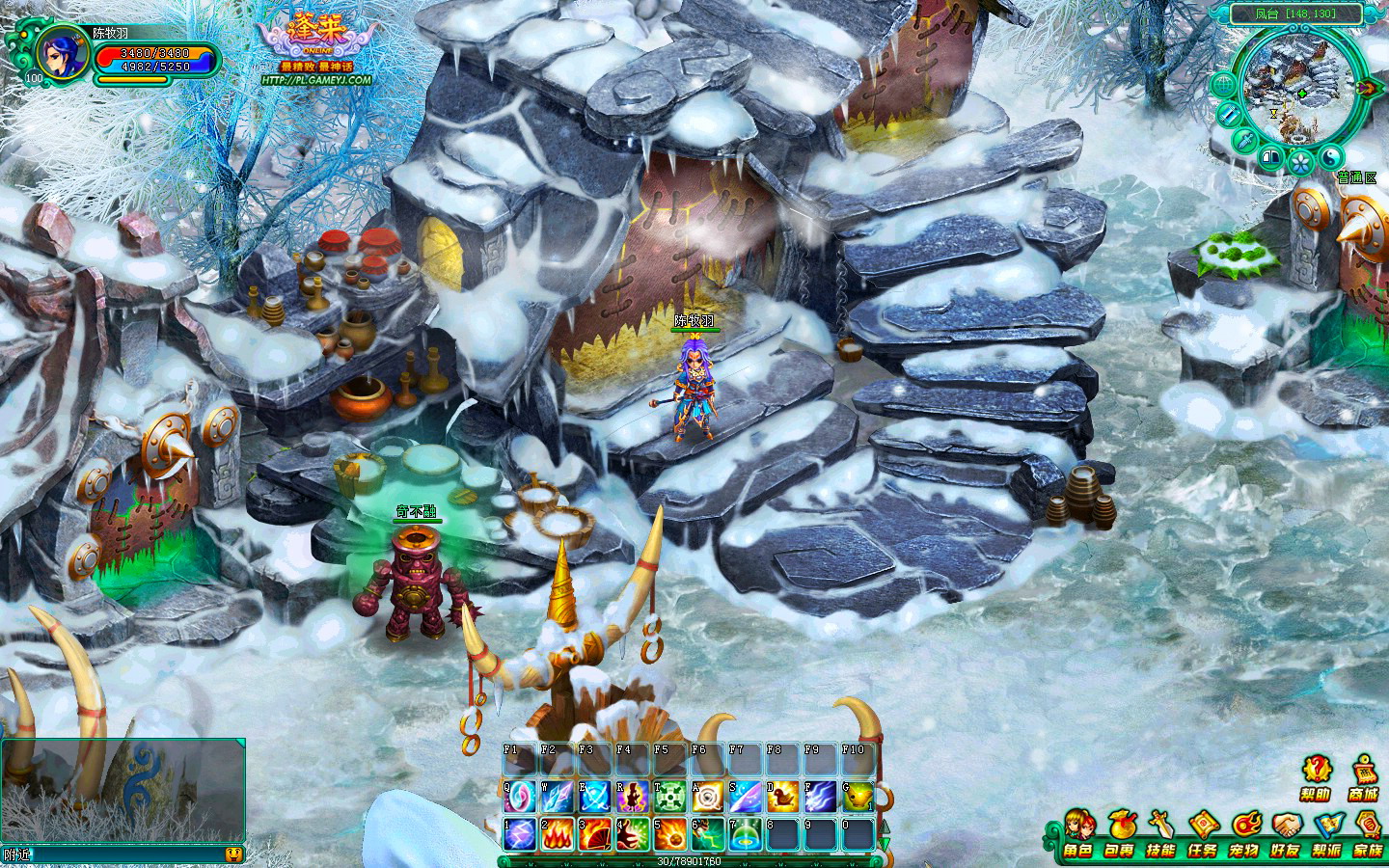This screenshot has width=1389, height=868.
Task: Open the 家族 family menu
Action: (1369, 834)
